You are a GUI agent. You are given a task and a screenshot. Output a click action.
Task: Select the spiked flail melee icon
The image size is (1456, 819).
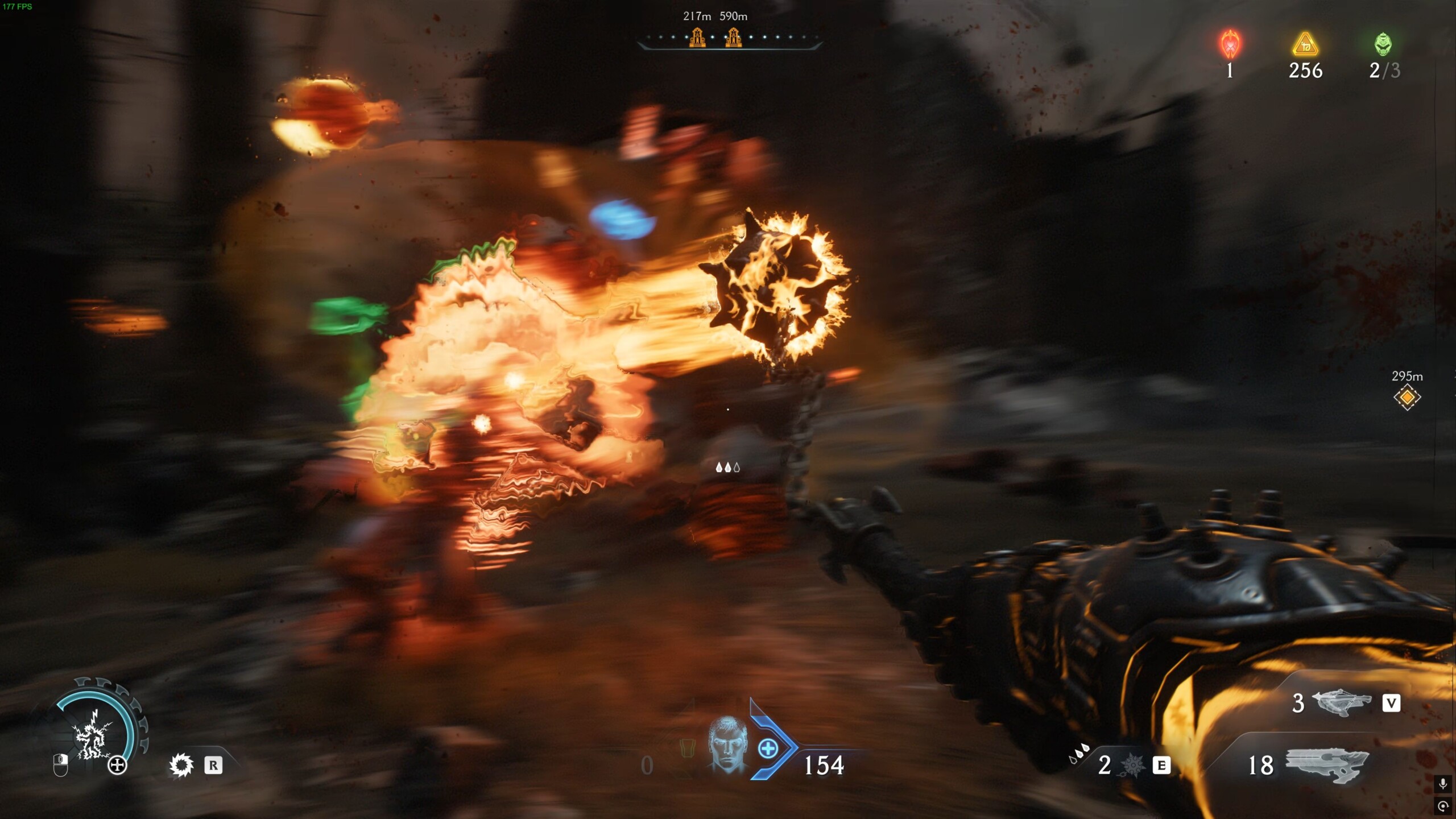181,765
